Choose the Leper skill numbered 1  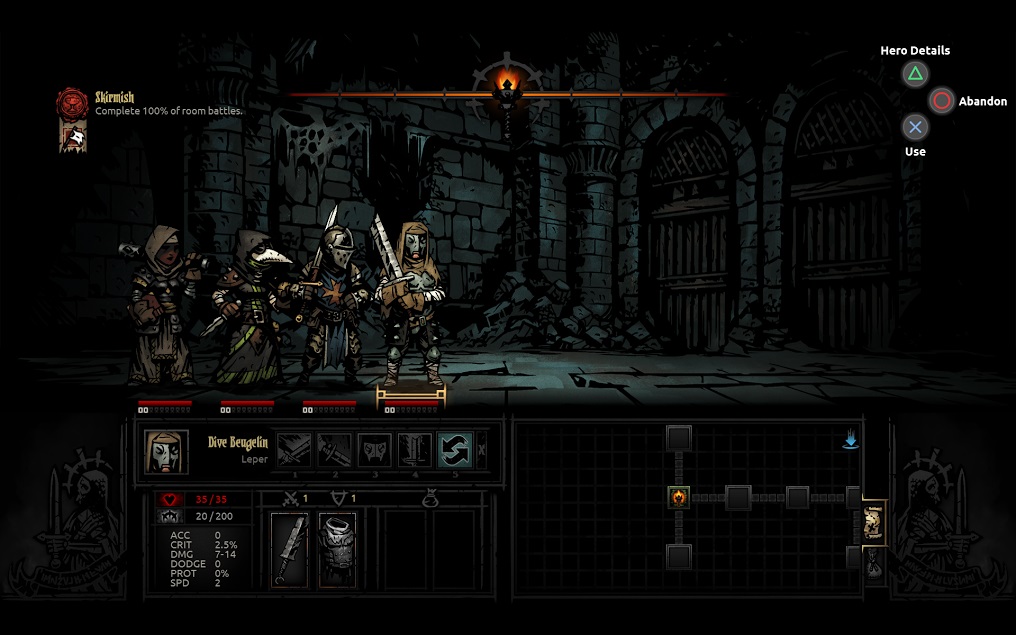[x=293, y=450]
